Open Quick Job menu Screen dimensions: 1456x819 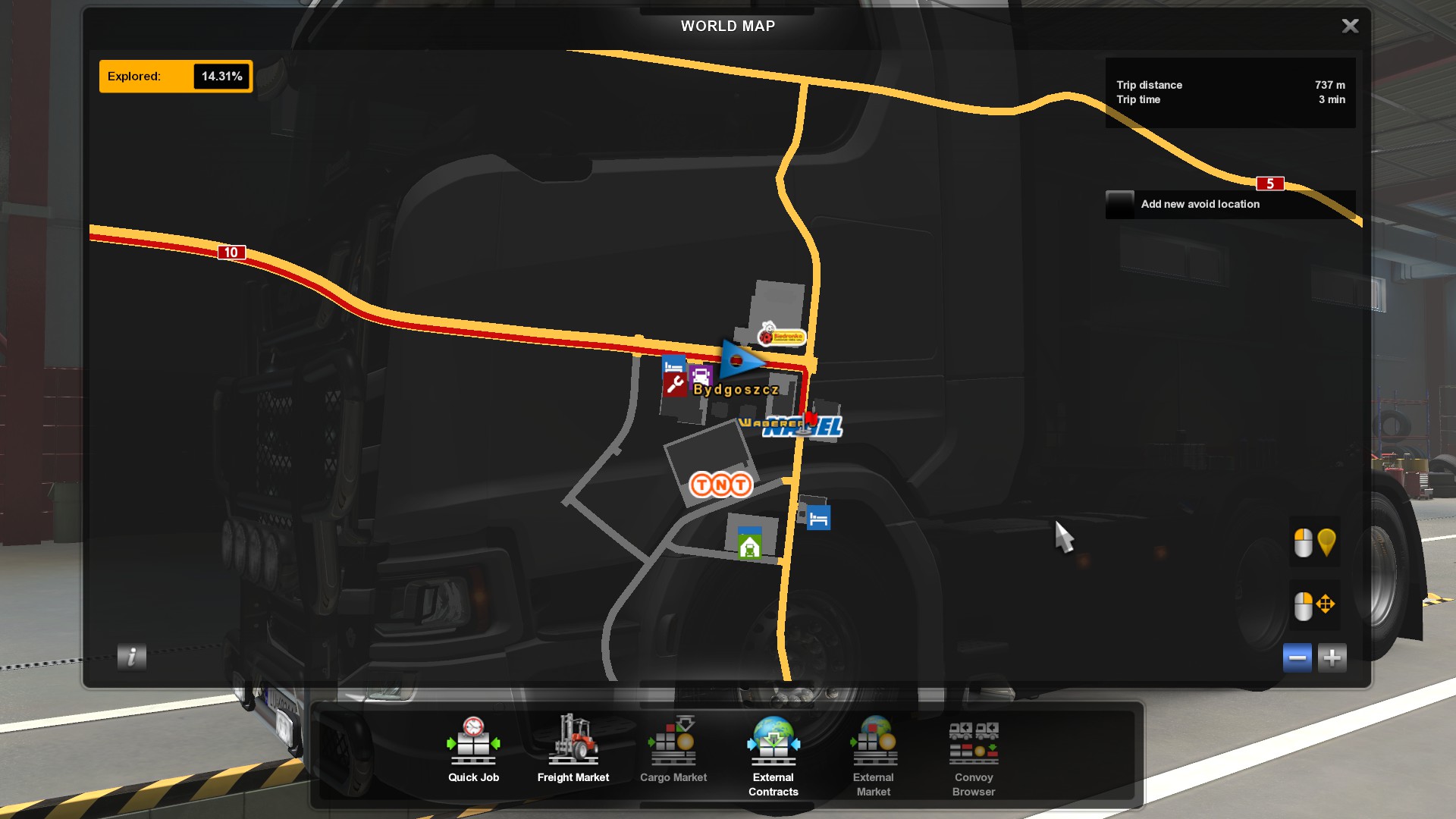[x=473, y=750]
